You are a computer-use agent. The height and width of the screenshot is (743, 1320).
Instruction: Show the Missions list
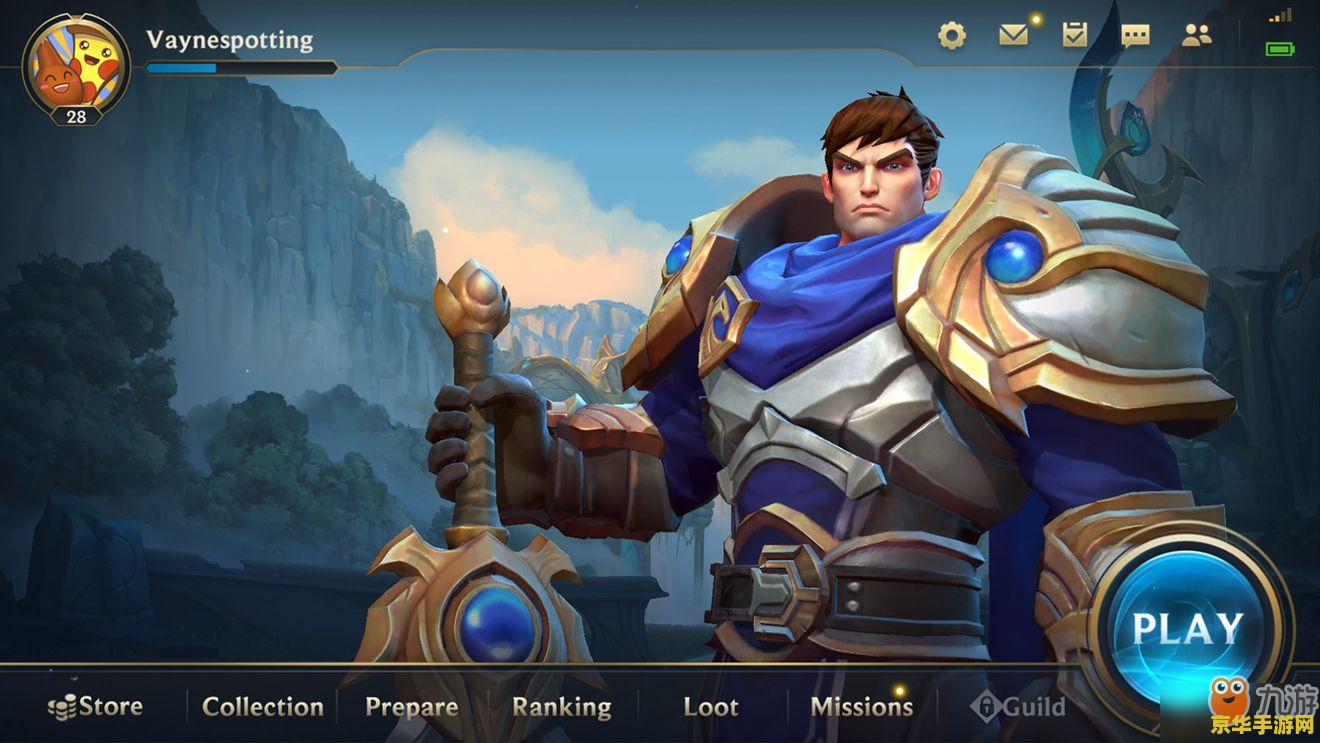[x=861, y=707]
